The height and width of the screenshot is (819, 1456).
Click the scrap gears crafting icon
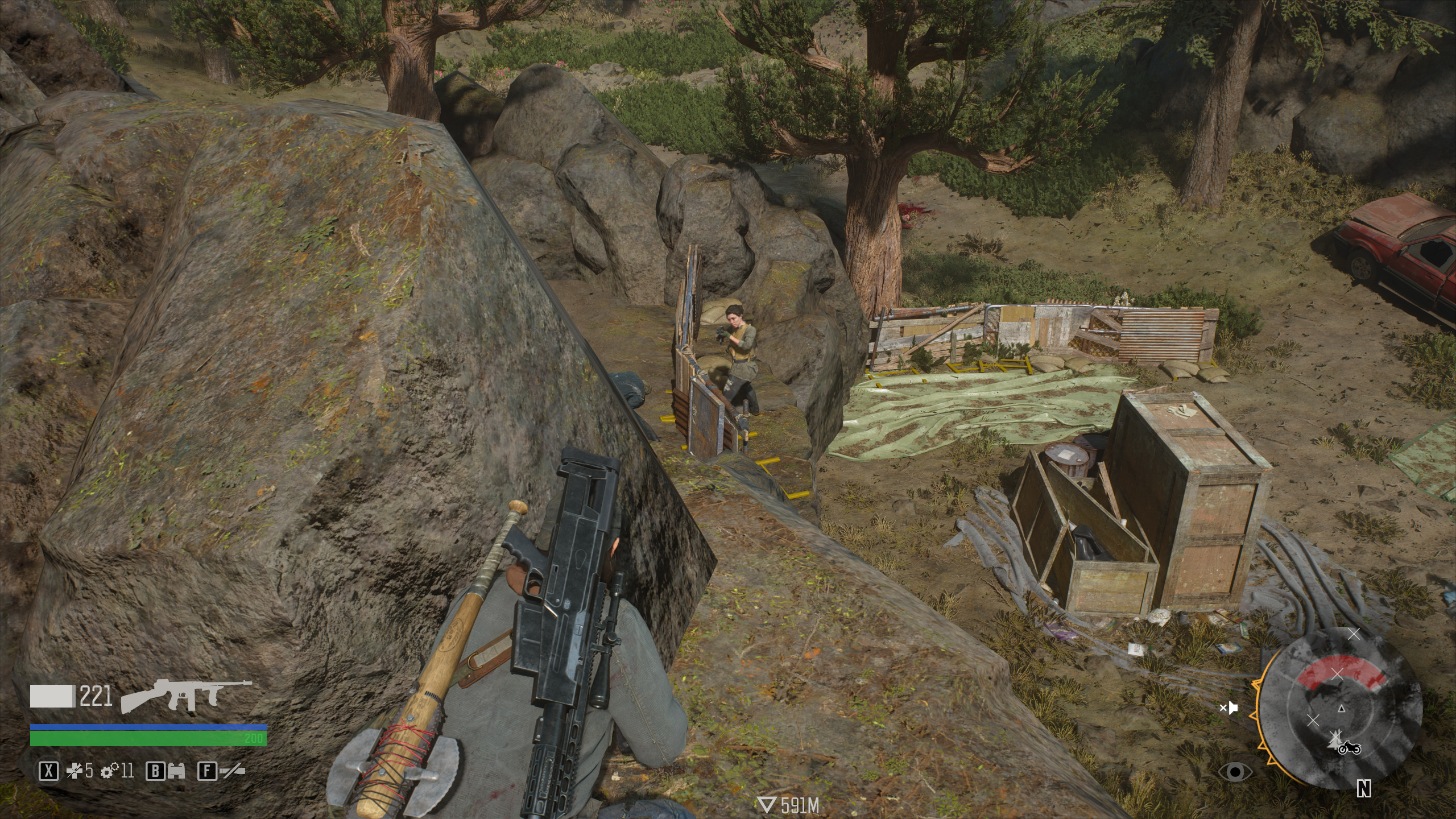pyautogui.click(x=108, y=772)
